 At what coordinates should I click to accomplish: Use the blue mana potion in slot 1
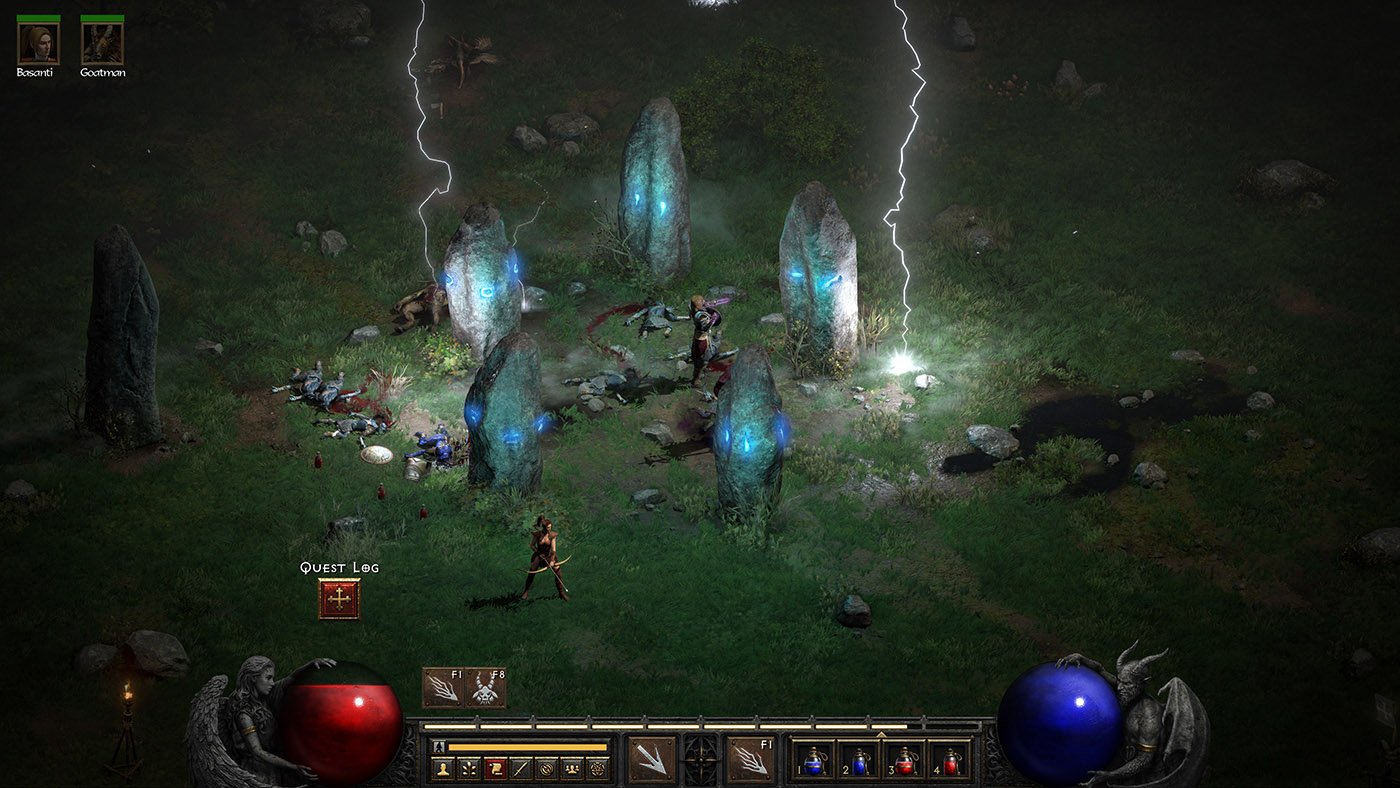click(812, 760)
